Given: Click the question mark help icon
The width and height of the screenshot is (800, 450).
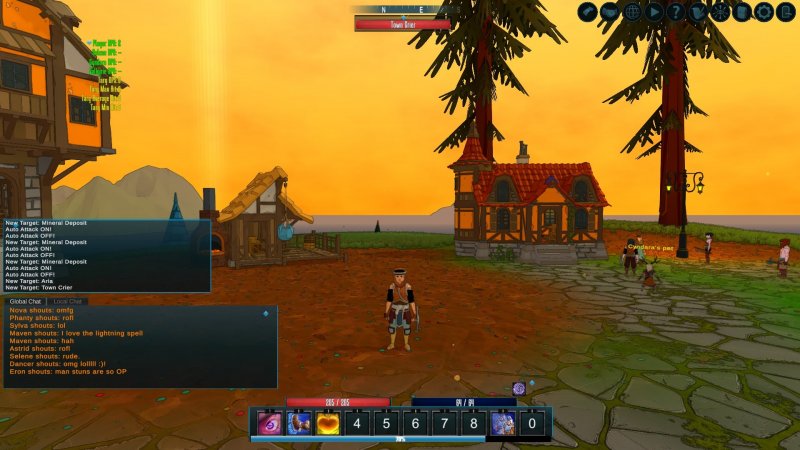Looking at the screenshot, I should tap(676, 12).
